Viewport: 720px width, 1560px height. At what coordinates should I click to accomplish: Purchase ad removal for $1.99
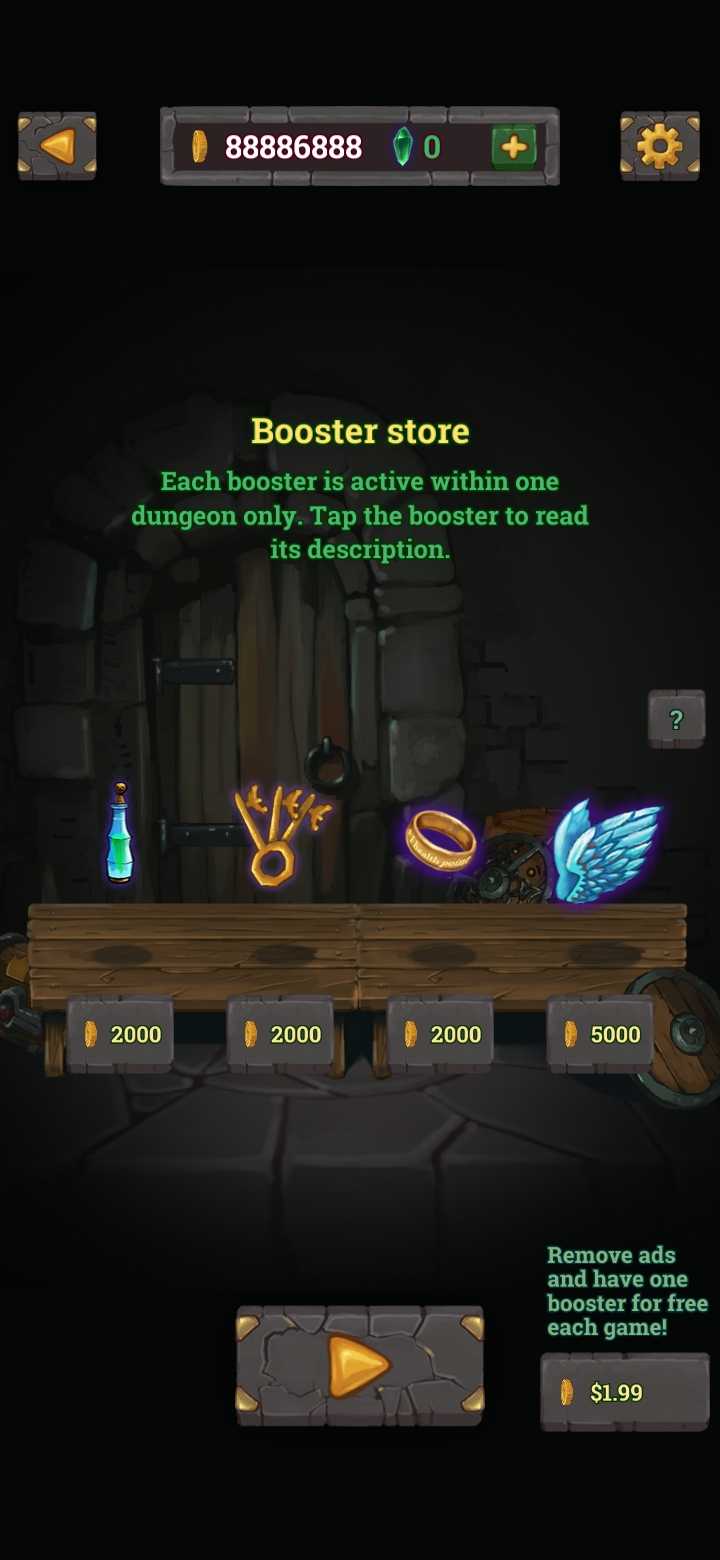[x=624, y=1392]
